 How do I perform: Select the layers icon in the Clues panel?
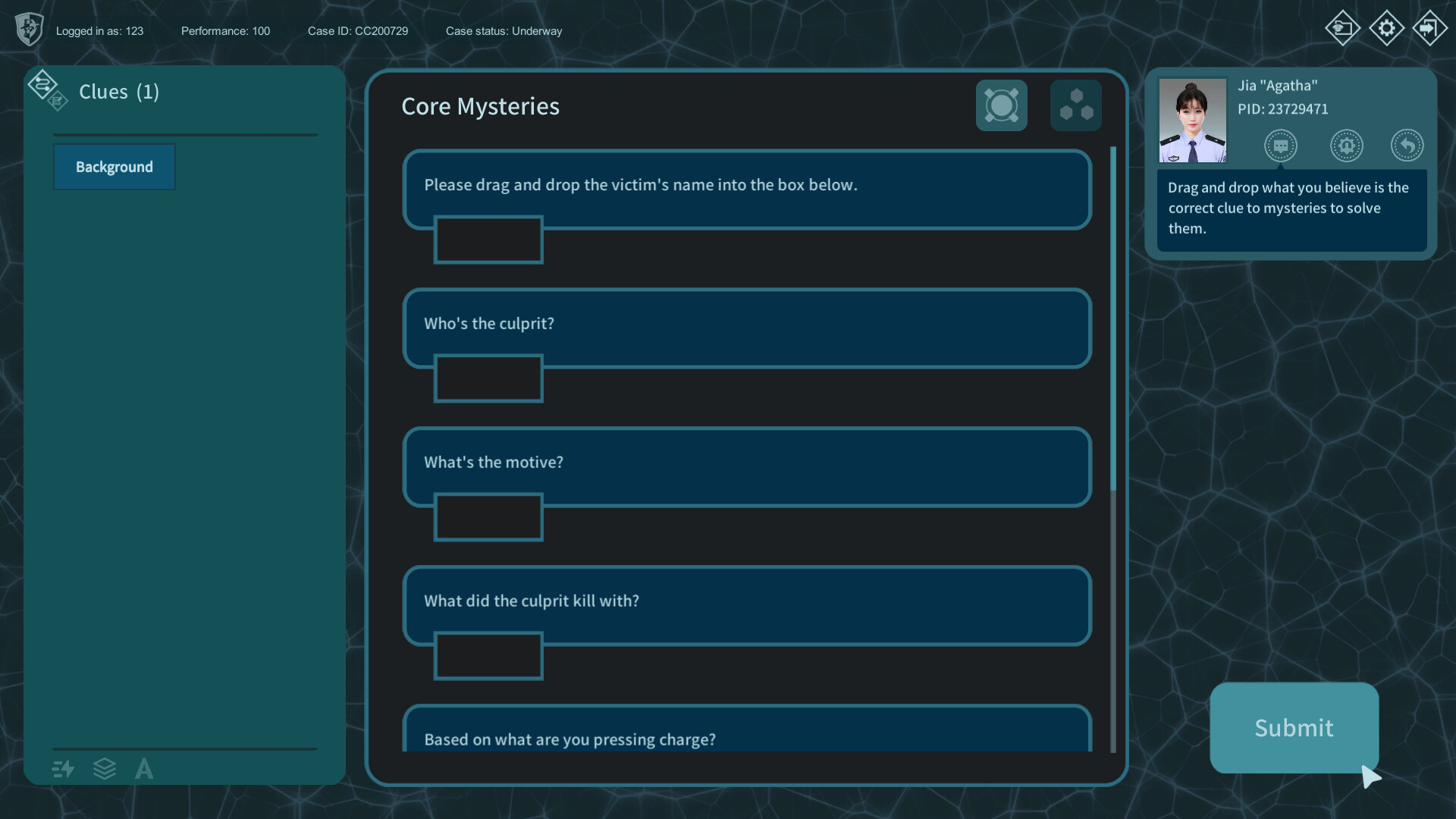(105, 769)
